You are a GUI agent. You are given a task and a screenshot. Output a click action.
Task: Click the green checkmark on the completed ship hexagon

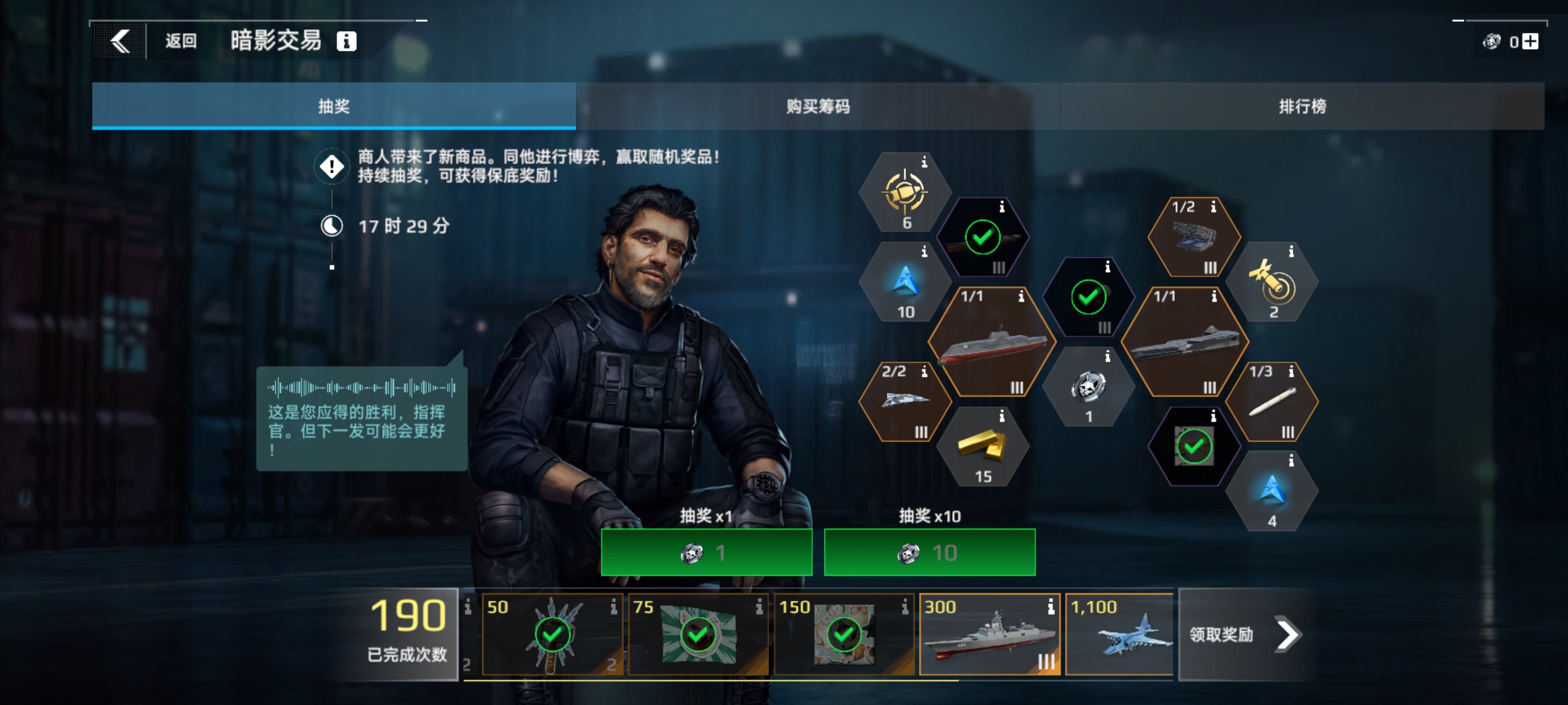click(x=982, y=238)
